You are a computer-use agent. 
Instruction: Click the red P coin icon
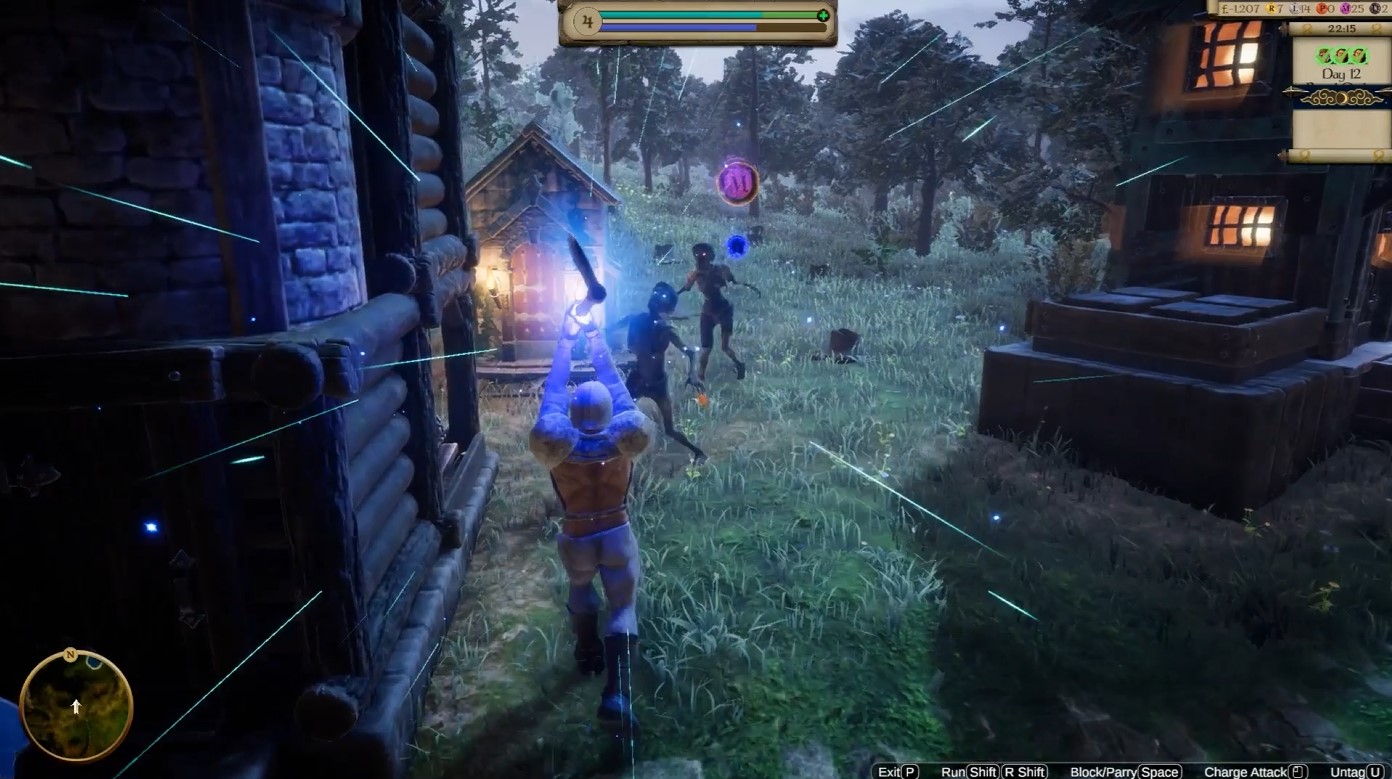click(x=1322, y=8)
